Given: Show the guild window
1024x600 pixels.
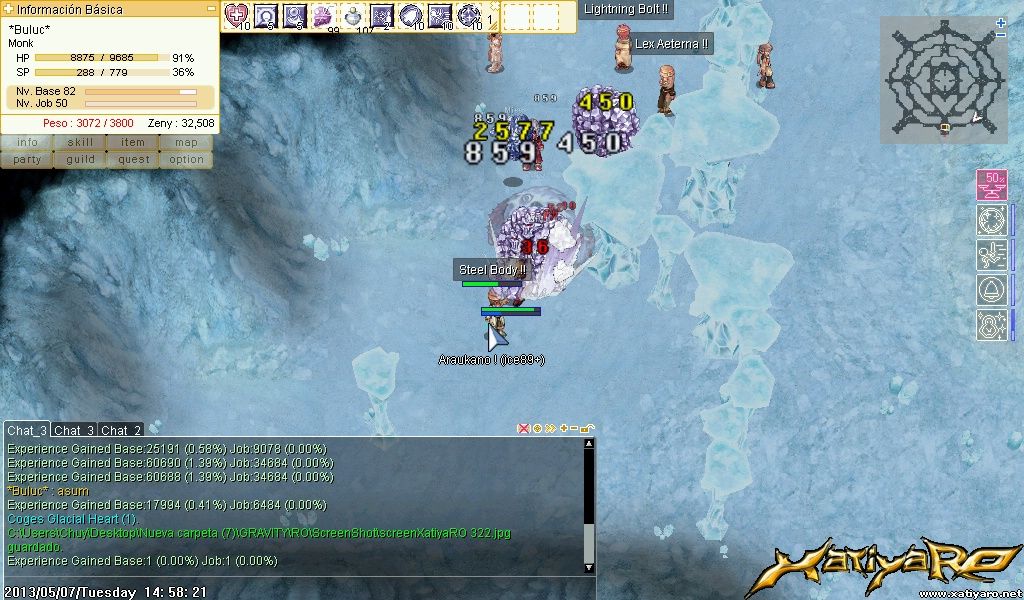Looking at the screenshot, I should 80,159.
